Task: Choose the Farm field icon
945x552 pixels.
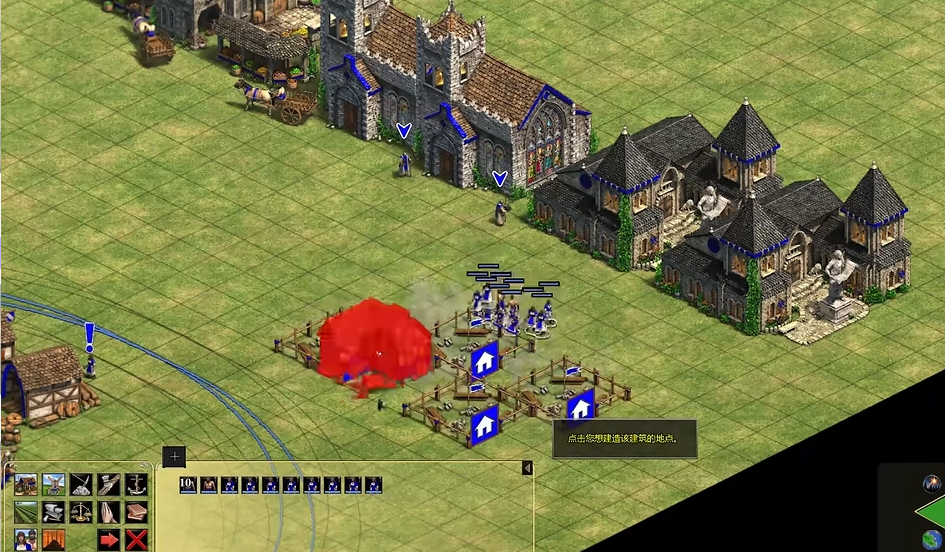Action: pos(26,512)
